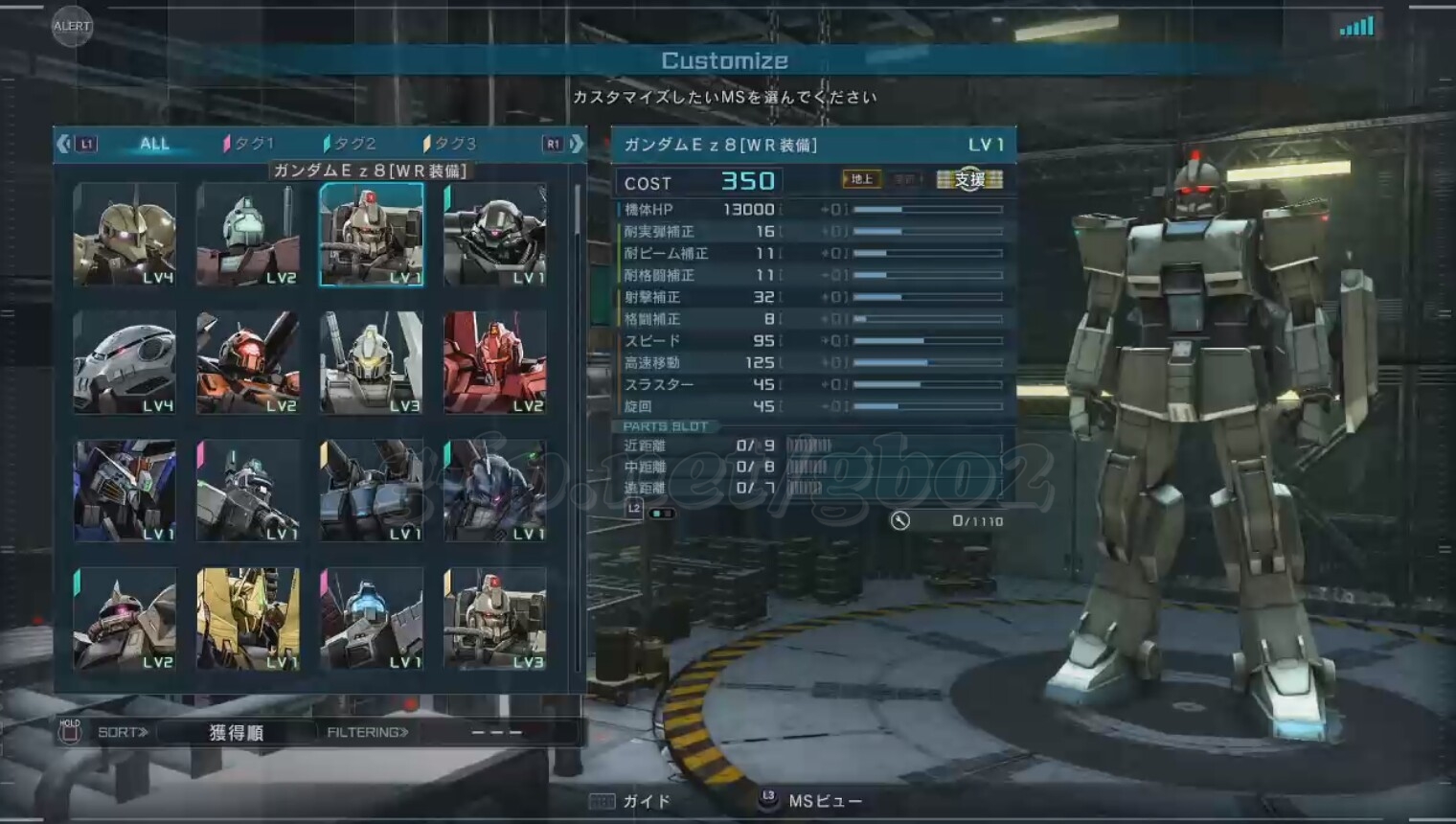The height and width of the screenshot is (824, 1456).
Task: Select the black Zaku LV1 thumbnail
Action: [495, 235]
